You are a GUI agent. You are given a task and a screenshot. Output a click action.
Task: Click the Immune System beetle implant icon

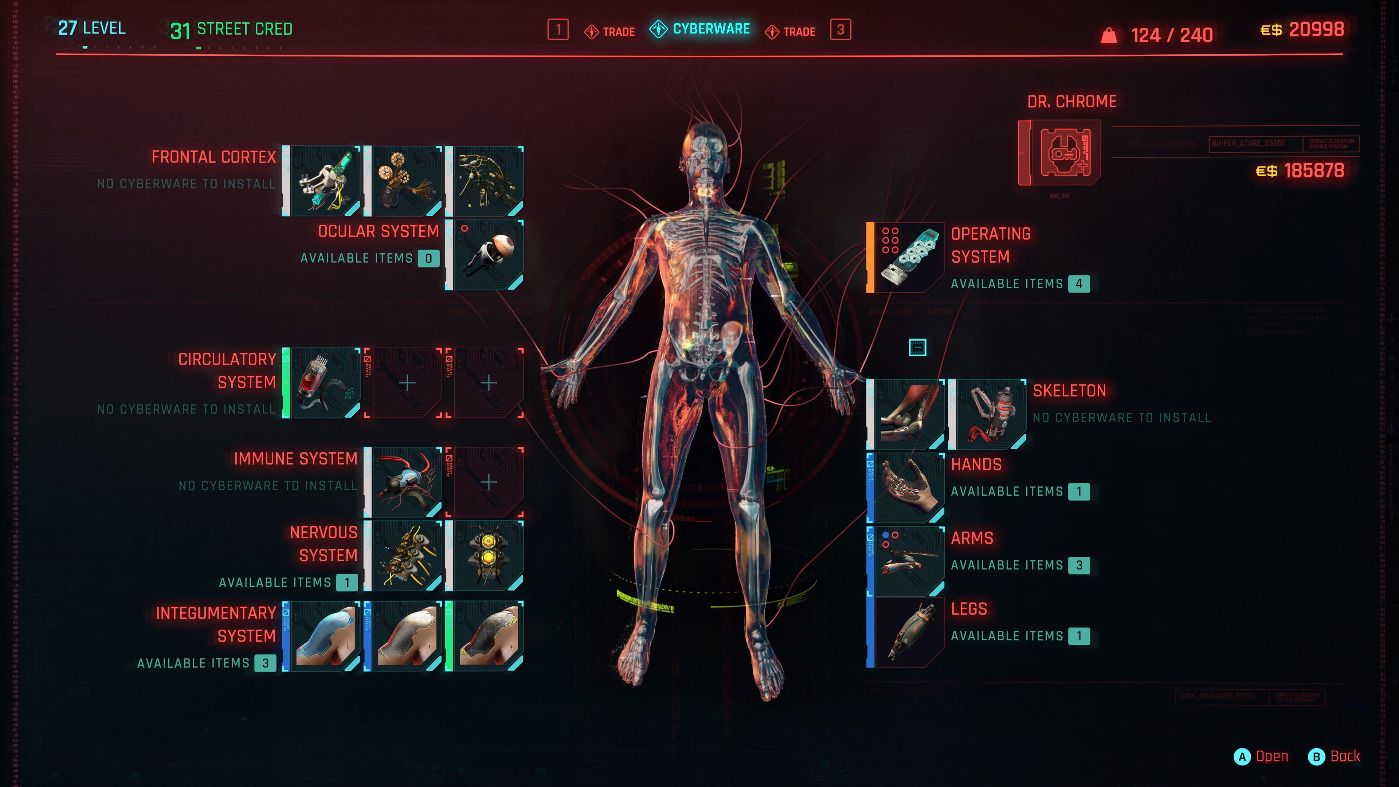(x=404, y=482)
